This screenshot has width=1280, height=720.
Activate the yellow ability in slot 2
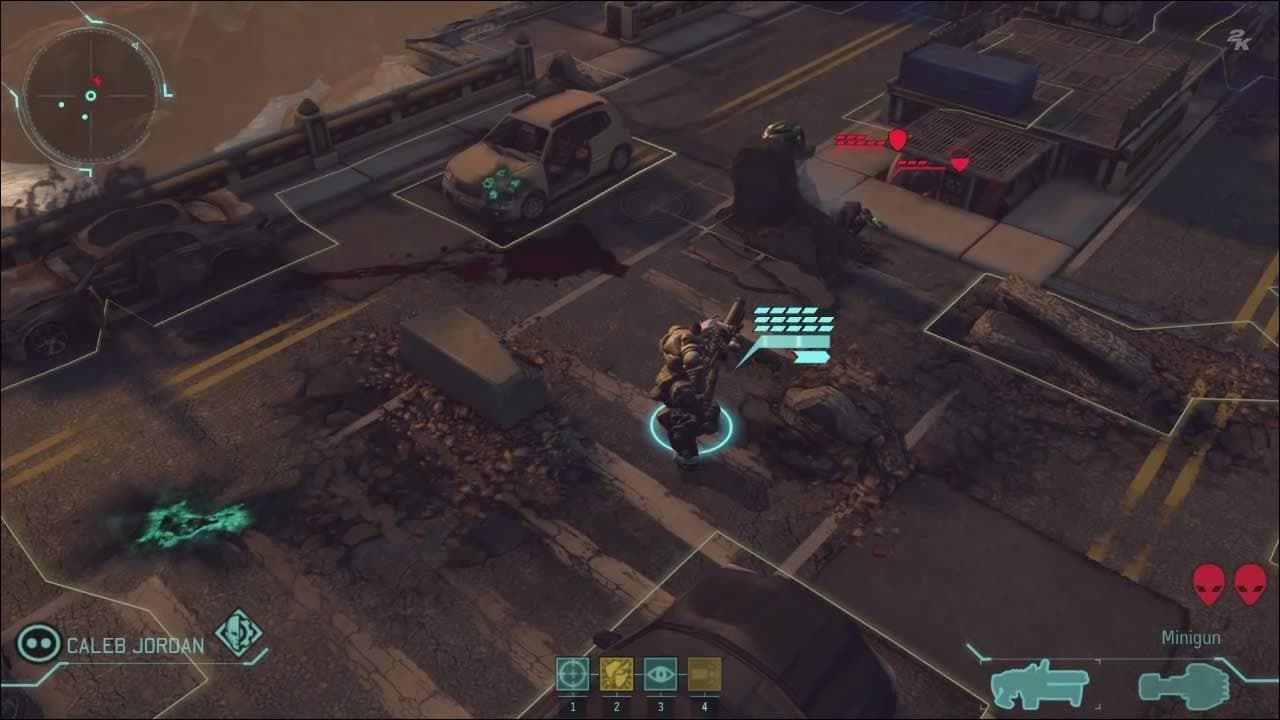[619, 675]
